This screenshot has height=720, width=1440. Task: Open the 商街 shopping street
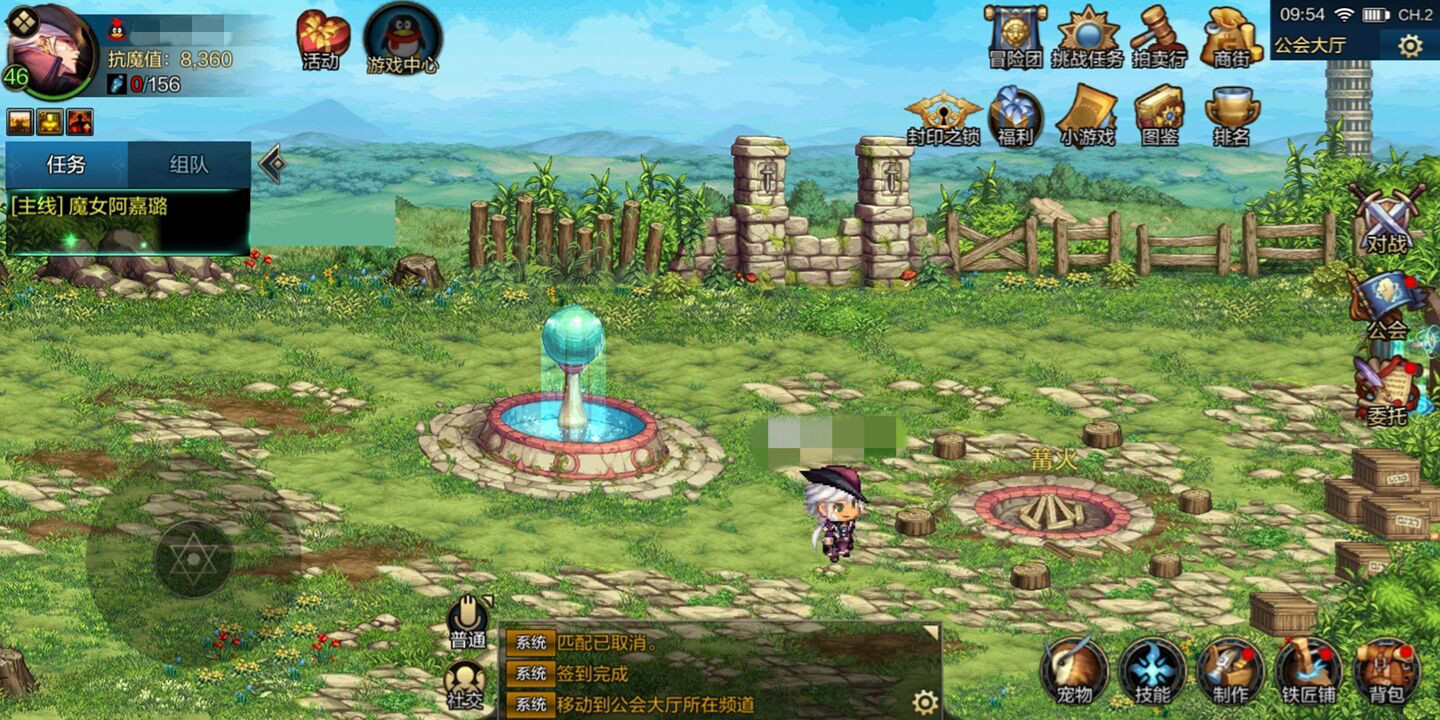(x=1231, y=36)
